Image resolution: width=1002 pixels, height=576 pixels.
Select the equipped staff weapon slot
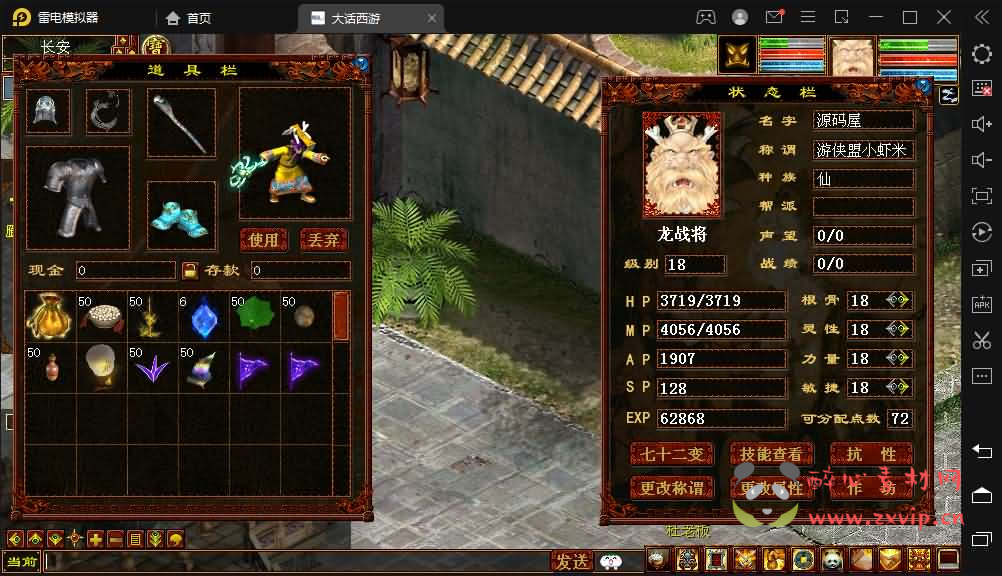coord(181,123)
